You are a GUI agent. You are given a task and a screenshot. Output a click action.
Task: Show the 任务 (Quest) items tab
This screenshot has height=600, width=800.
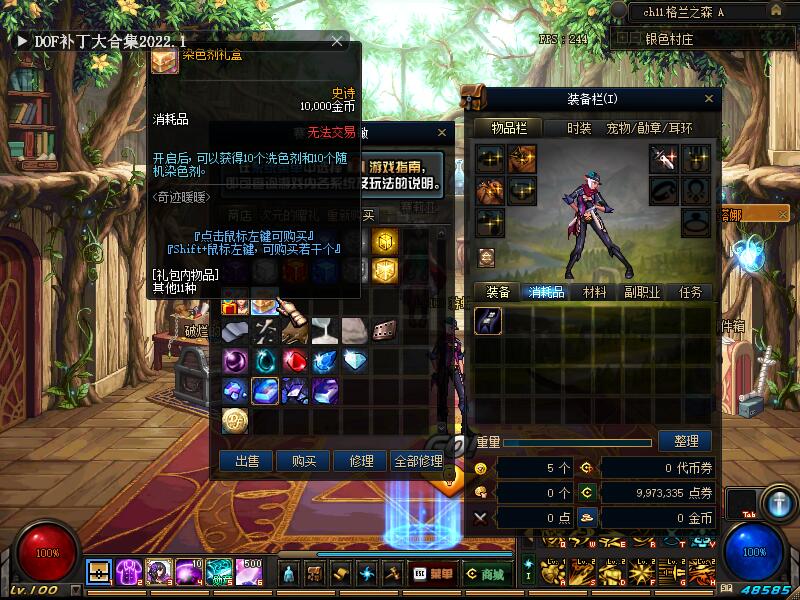[690, 292]
